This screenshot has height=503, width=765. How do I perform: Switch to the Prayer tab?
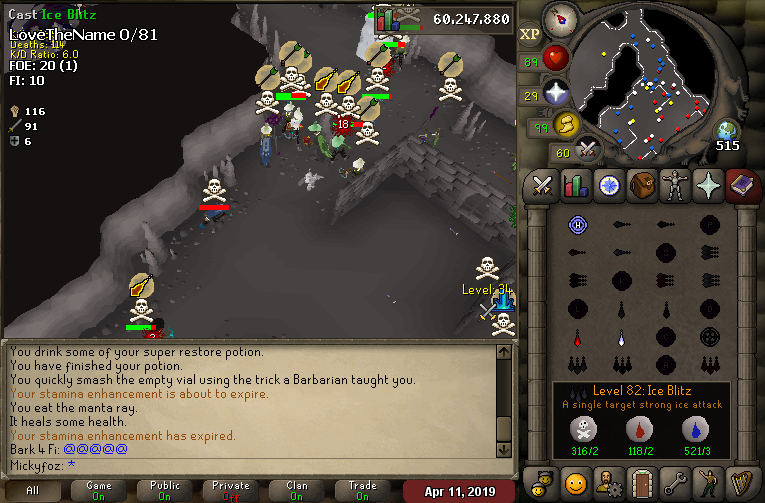[x=708, y=186]
